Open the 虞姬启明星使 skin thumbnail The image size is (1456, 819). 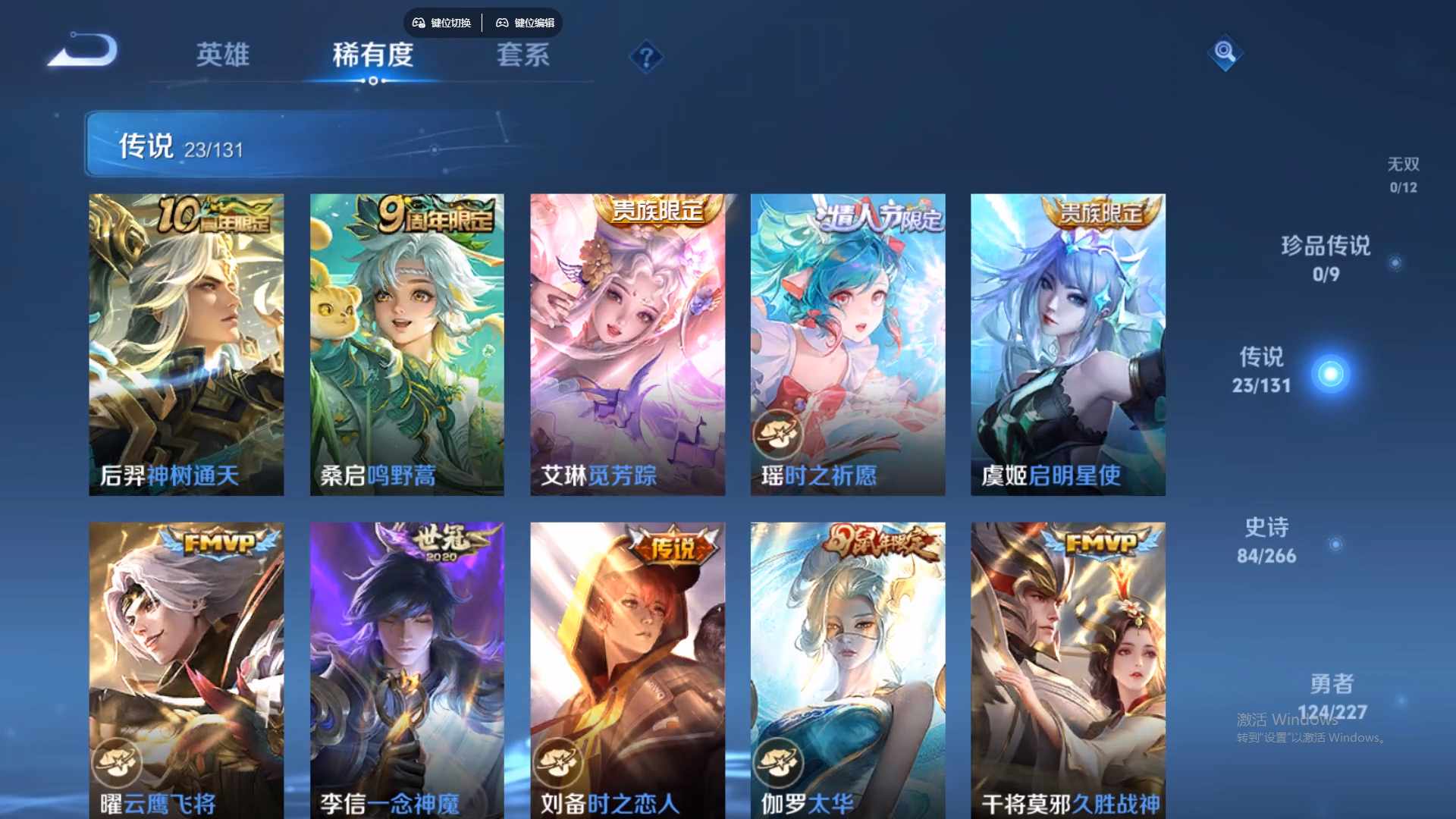point(1067,341)
